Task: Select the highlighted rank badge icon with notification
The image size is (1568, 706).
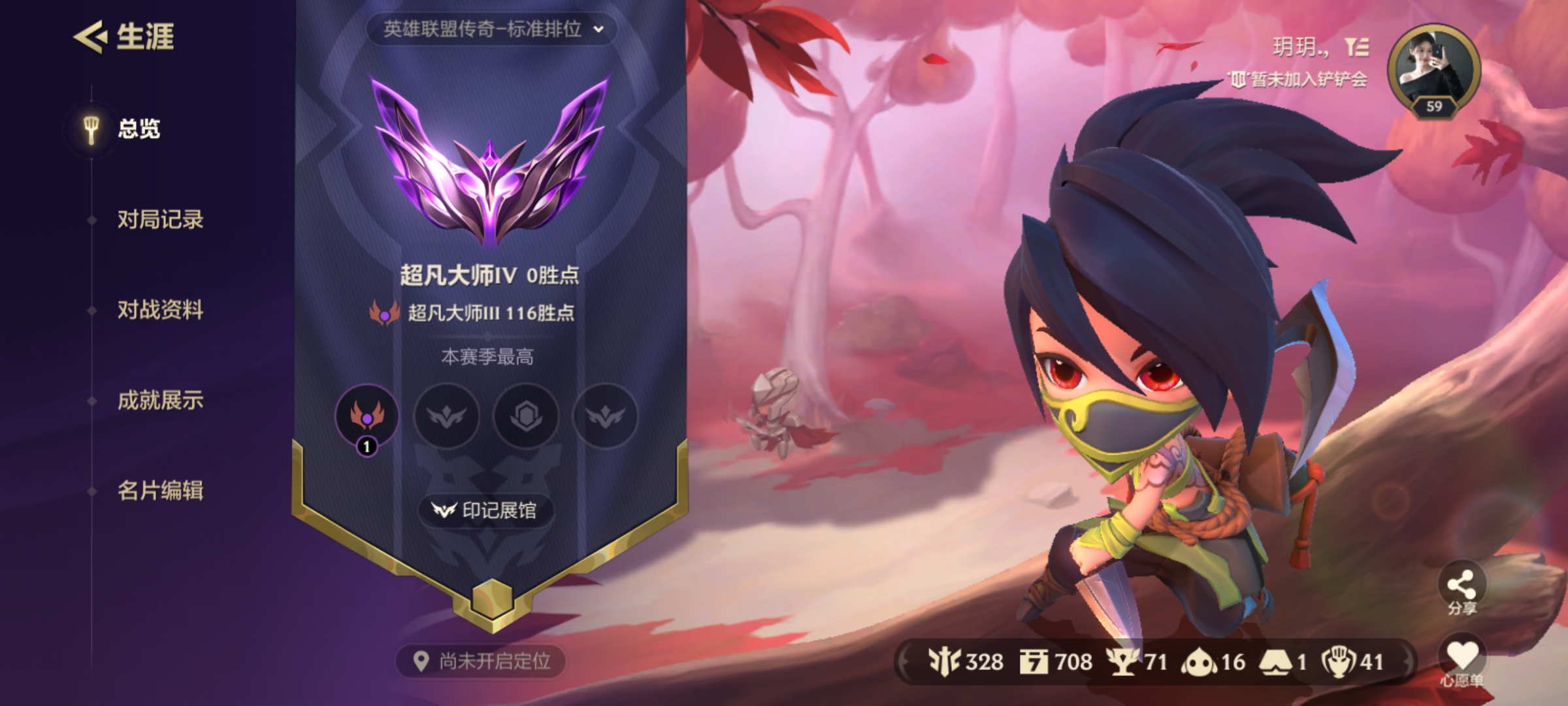Action: (x=367, y=416)
